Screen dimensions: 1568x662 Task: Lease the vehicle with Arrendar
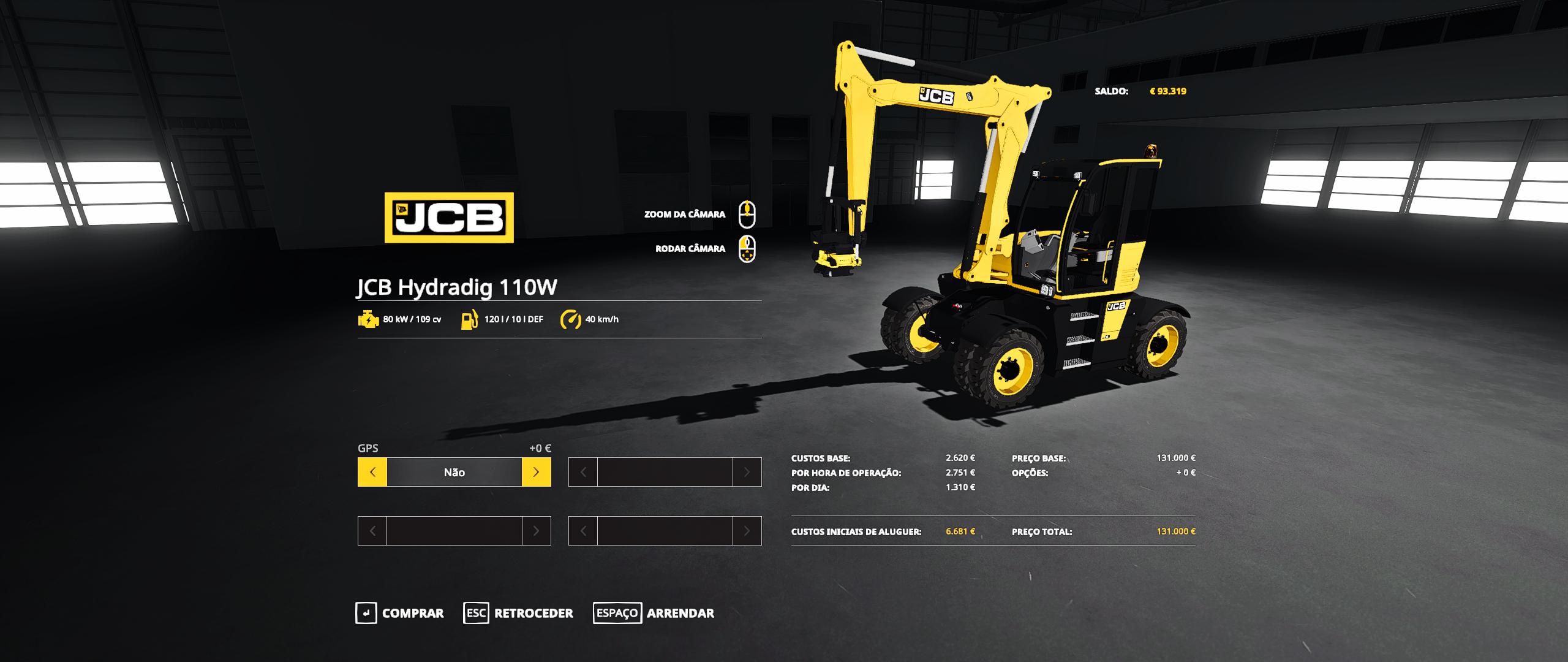654,613
